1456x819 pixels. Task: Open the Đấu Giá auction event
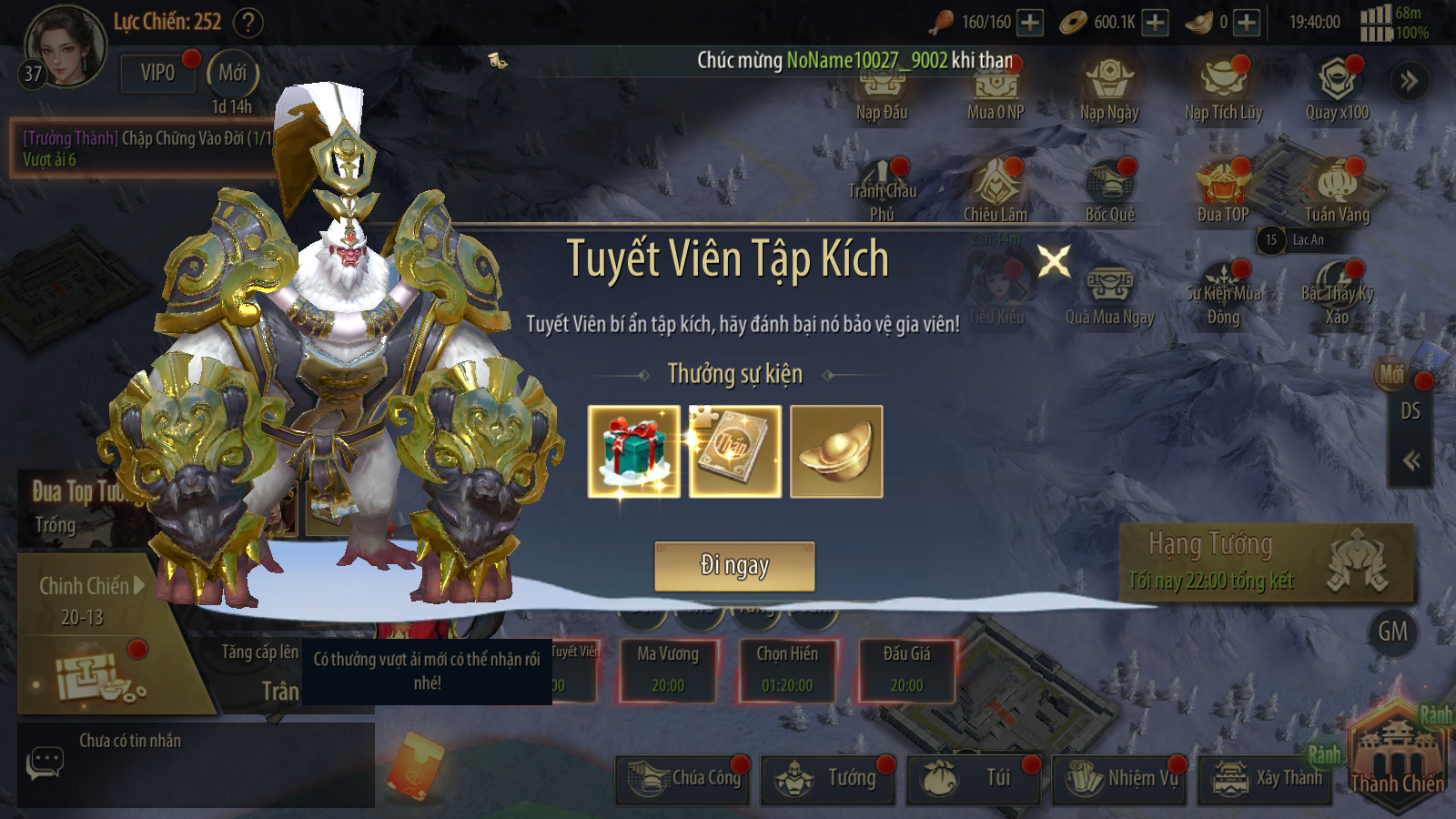click(x=907, y=671)
